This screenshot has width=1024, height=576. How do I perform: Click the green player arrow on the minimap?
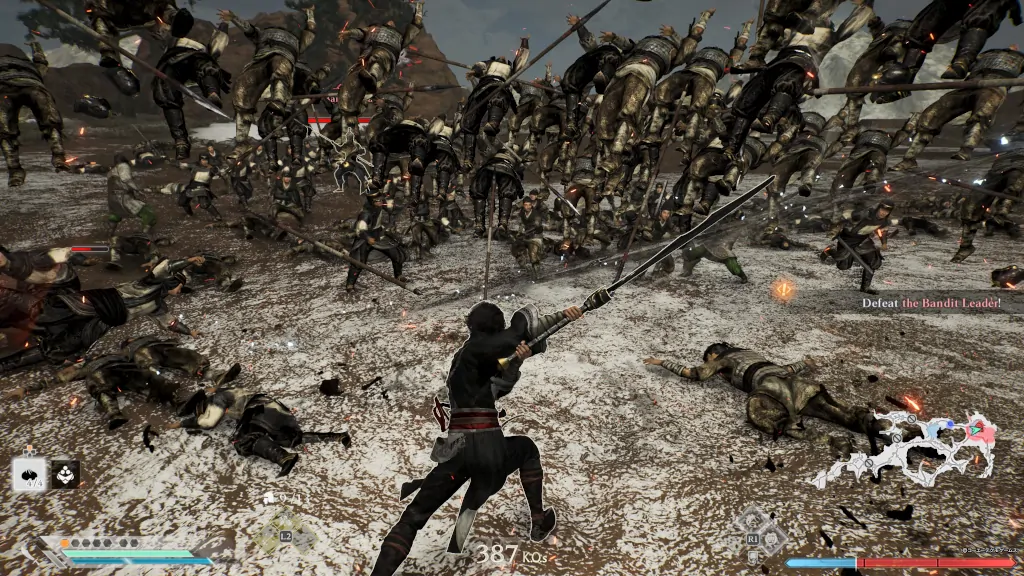[x=973, y=431]
